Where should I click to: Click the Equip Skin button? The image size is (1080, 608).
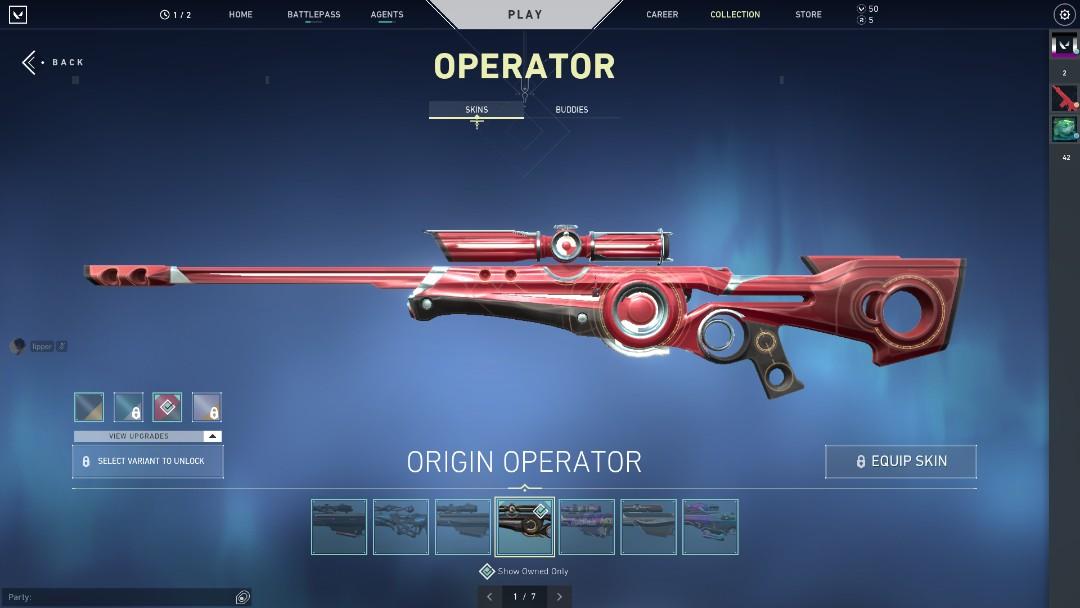(x=900, y=461)
